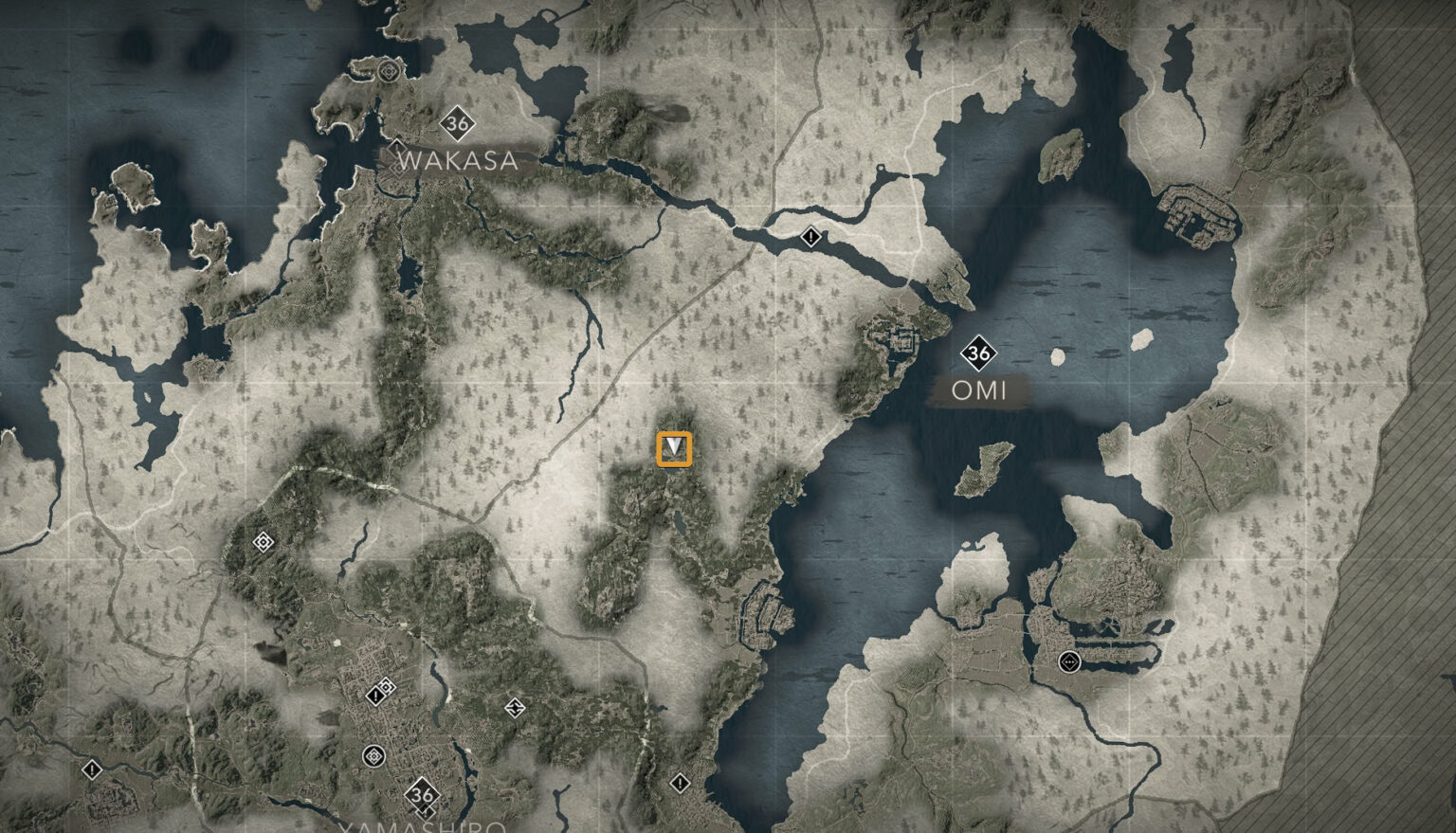
Task: Click the temple marker in the eastern lakeside city
Action: coord(1069,662)
